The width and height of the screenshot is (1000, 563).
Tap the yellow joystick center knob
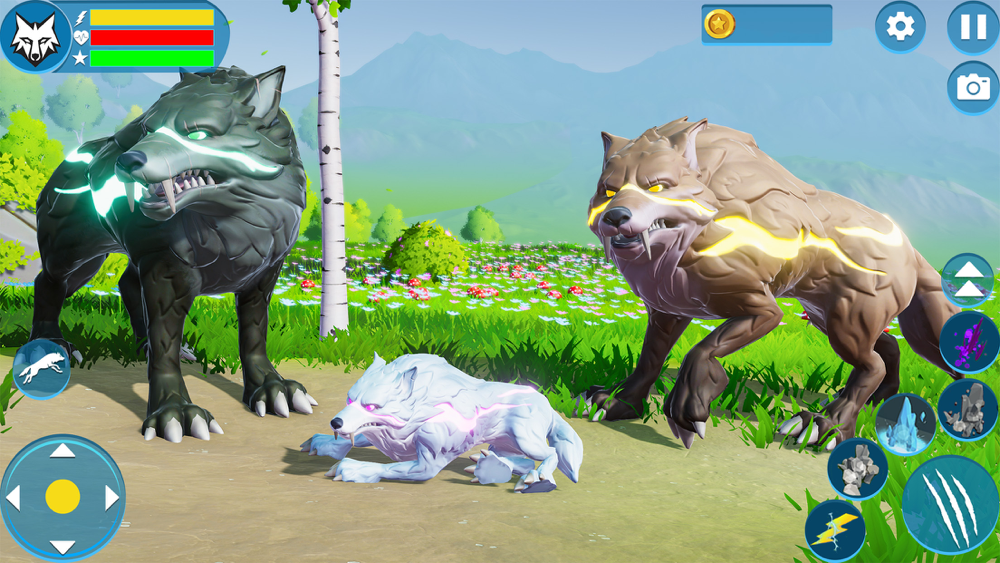(63, 497)
